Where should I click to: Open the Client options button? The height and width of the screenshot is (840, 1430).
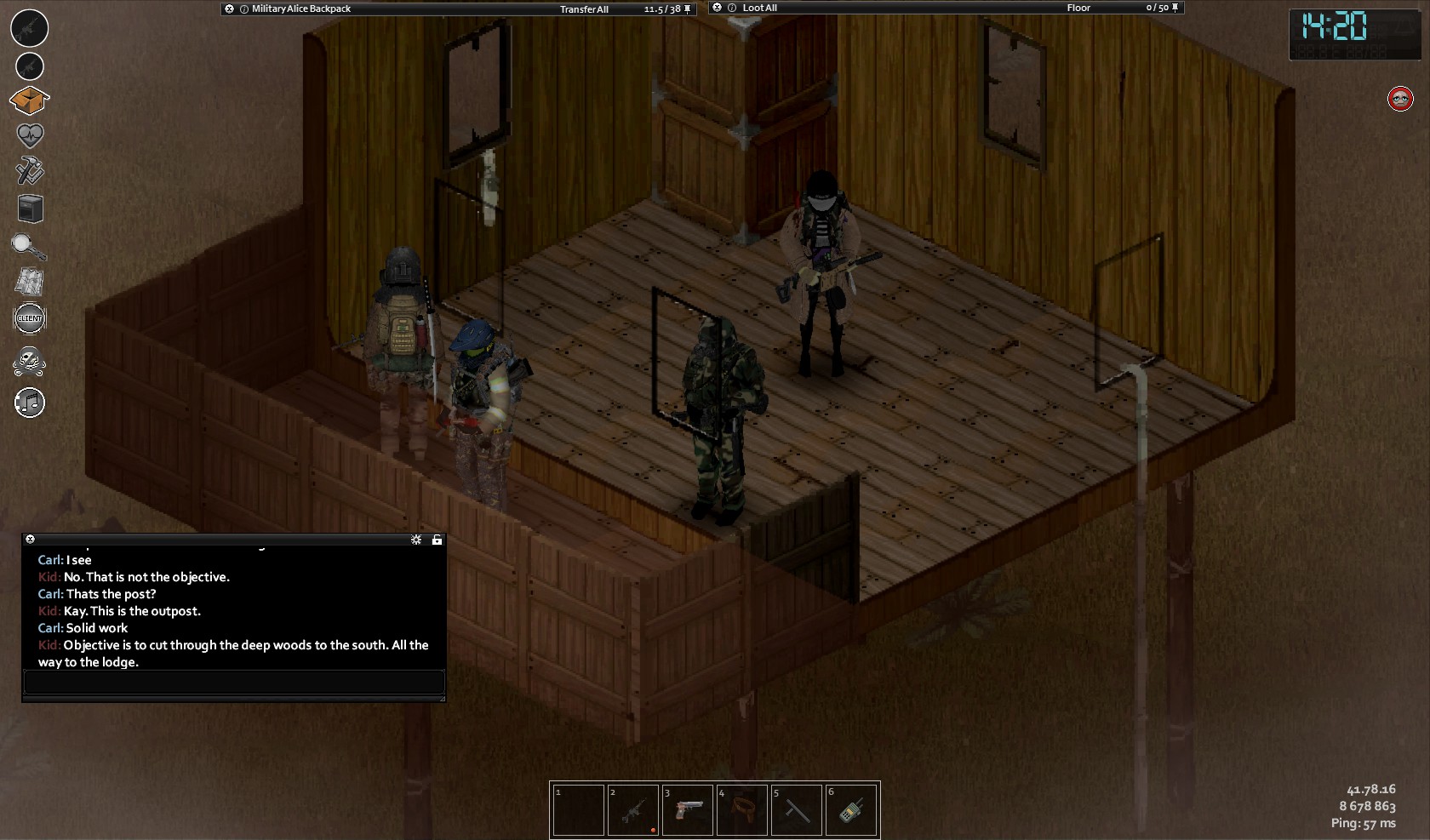point(30,318)
